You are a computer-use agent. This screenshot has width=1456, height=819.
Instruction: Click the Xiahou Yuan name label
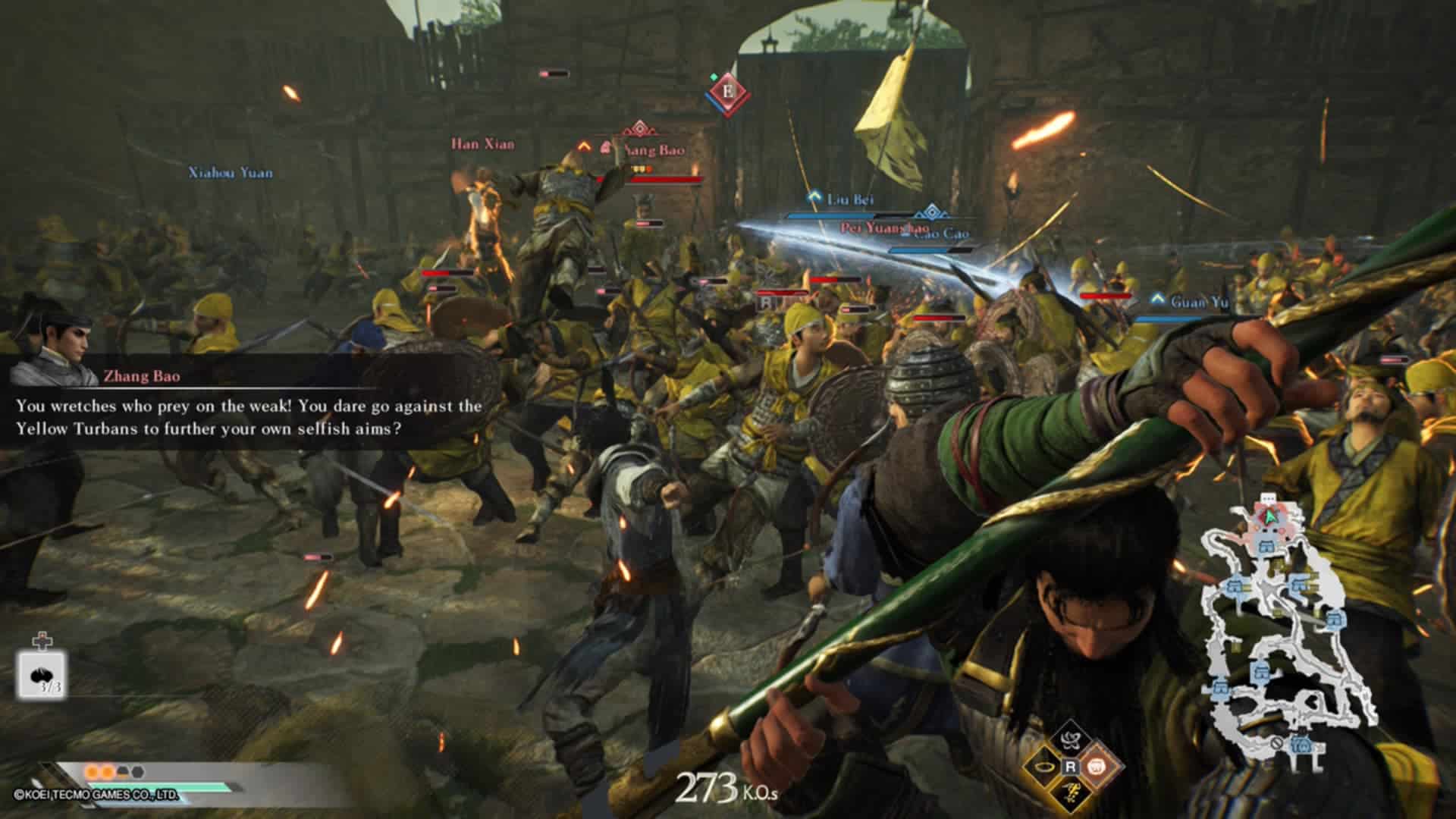230,171
